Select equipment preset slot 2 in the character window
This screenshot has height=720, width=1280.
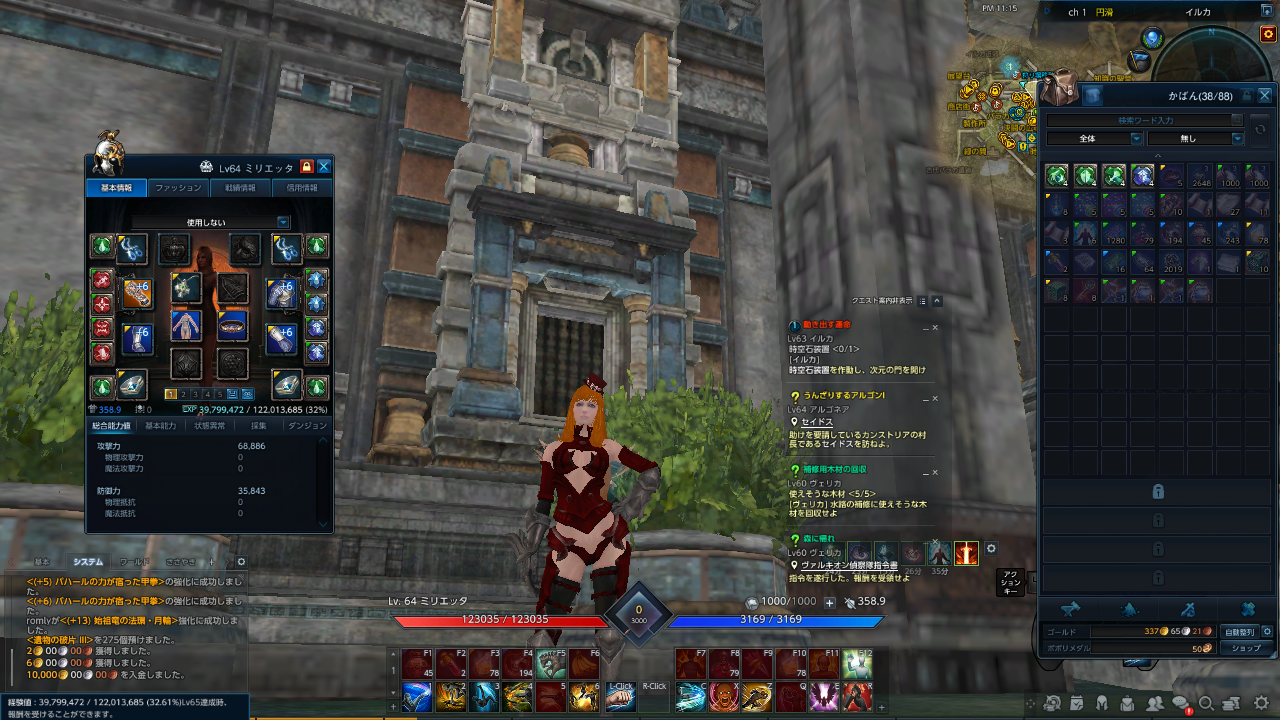(x=183, y=394)
